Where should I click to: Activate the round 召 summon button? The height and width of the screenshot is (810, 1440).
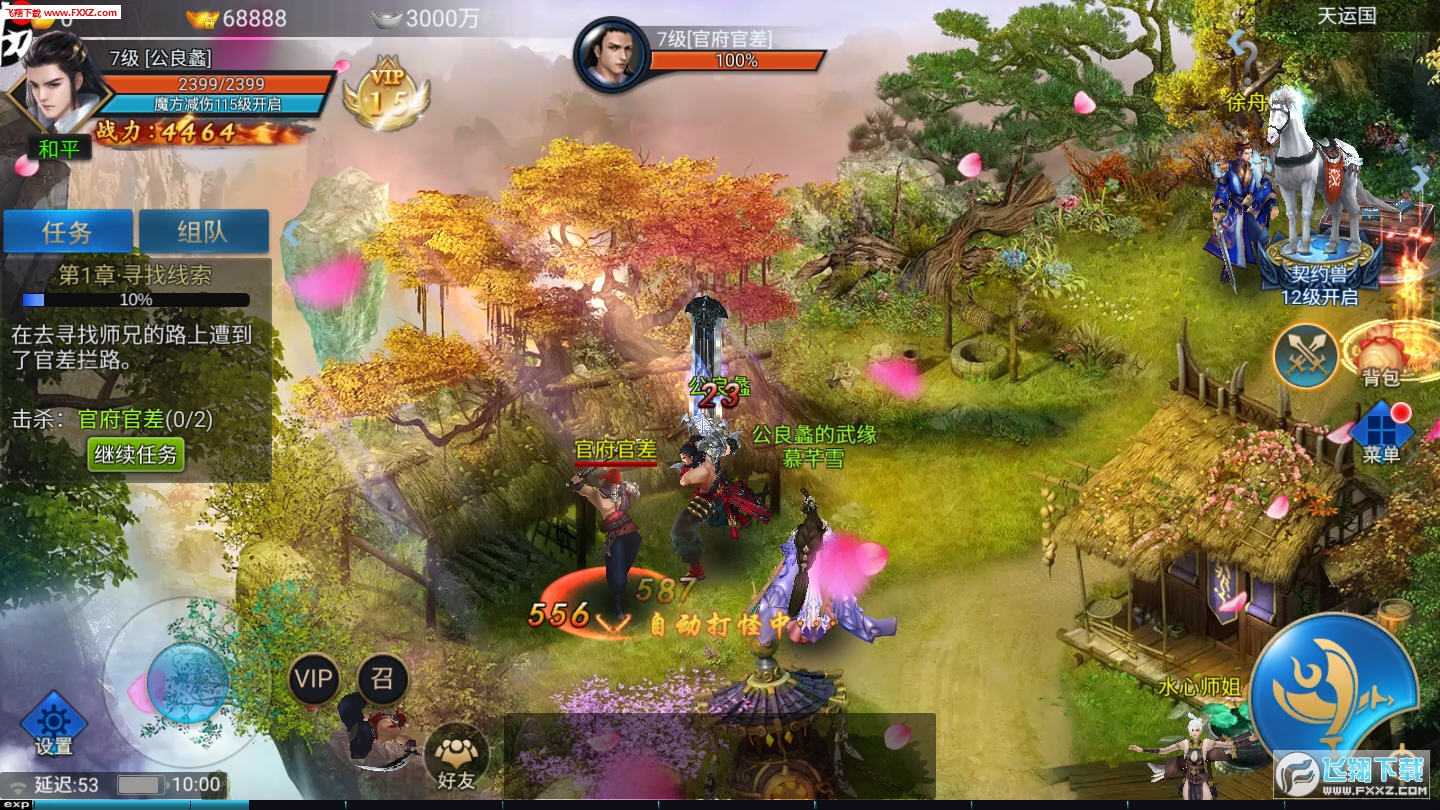pyautogui.click(x=382, y=680)
